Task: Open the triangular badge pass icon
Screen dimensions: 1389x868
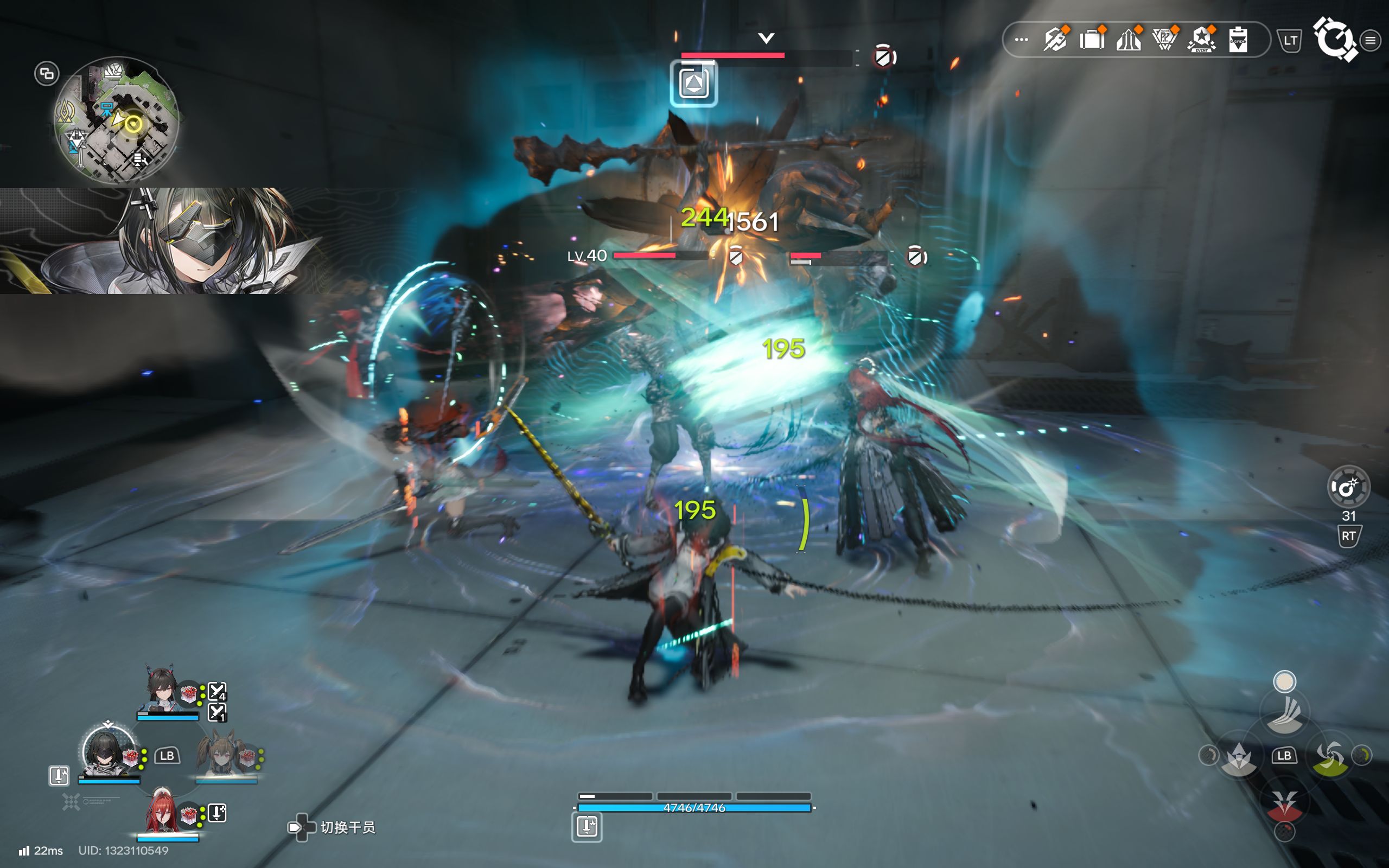Action: click(1164, 40)
